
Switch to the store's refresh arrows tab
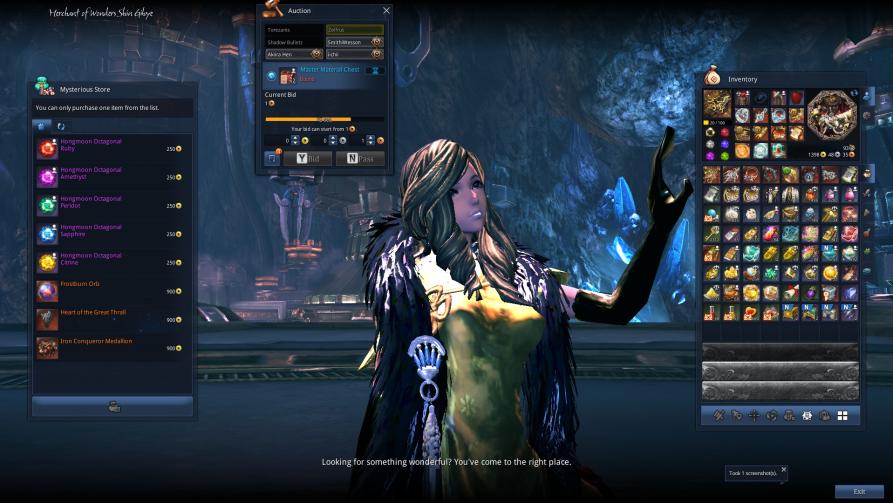point(60,126)
